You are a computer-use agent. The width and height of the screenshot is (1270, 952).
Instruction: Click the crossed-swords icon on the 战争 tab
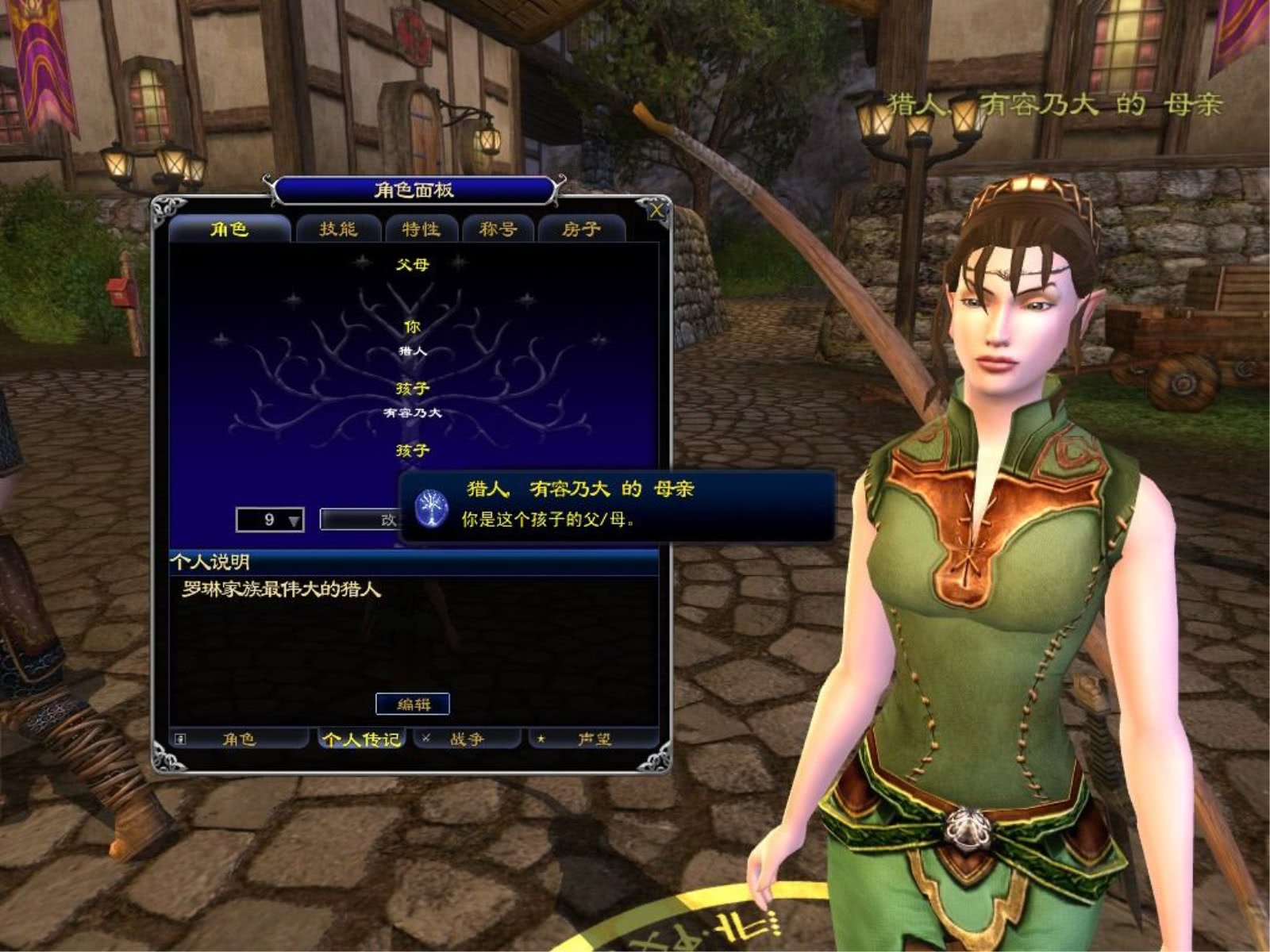(x=425, y=738)
